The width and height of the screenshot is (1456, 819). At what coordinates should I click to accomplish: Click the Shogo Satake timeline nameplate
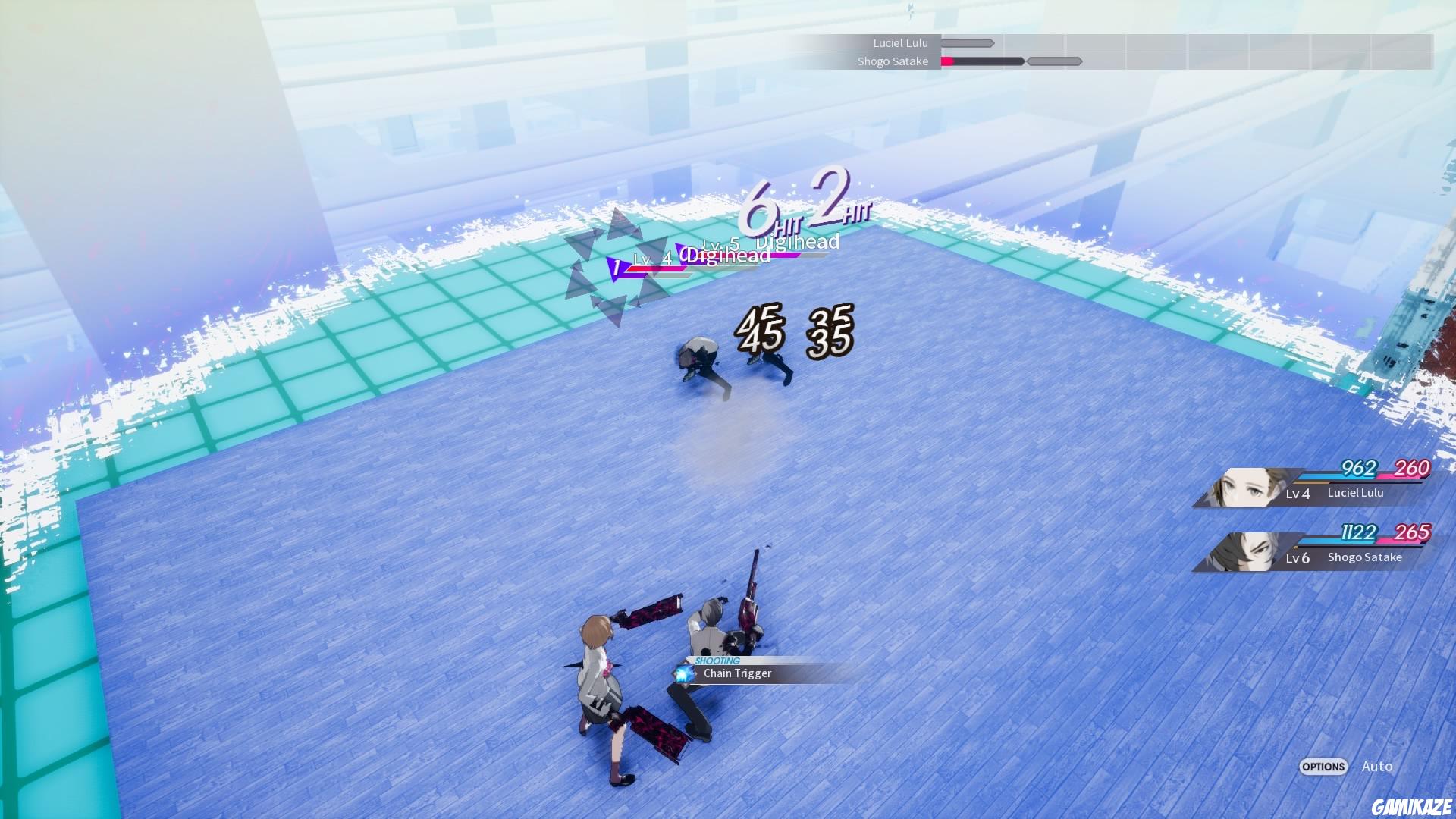895,61
